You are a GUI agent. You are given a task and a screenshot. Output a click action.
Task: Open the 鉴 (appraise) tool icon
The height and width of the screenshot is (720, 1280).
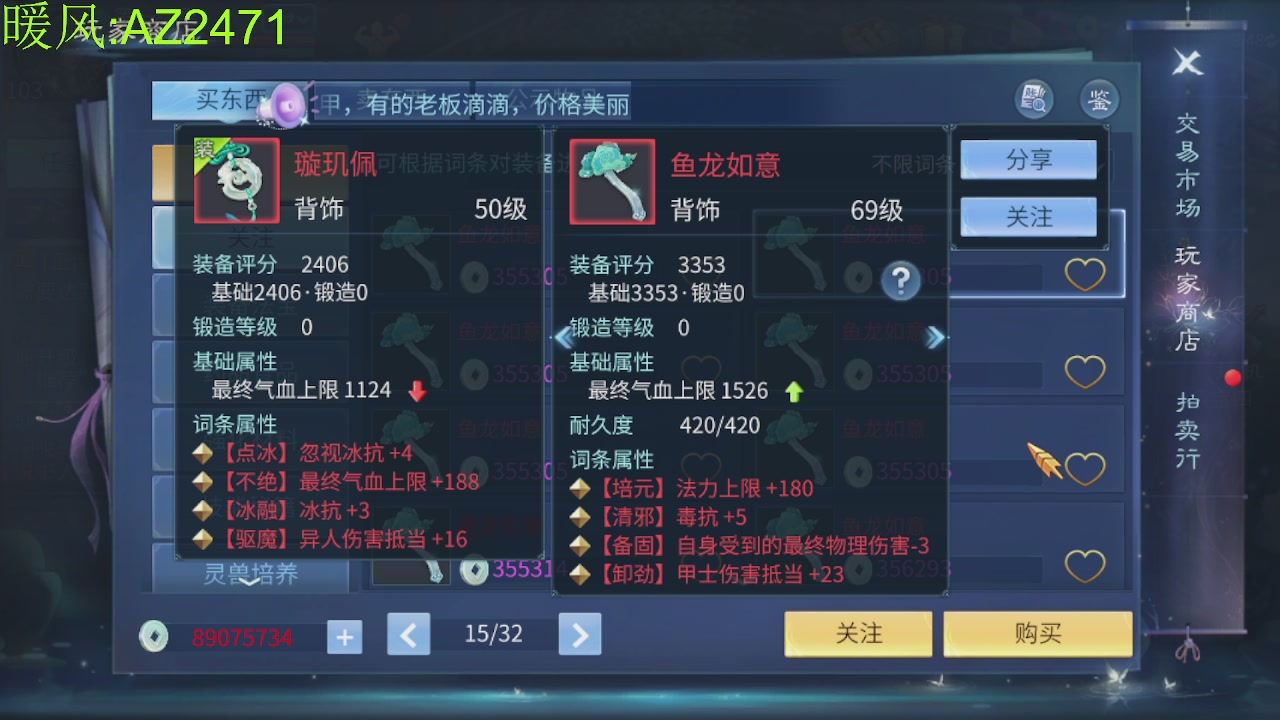point(1099,99)
